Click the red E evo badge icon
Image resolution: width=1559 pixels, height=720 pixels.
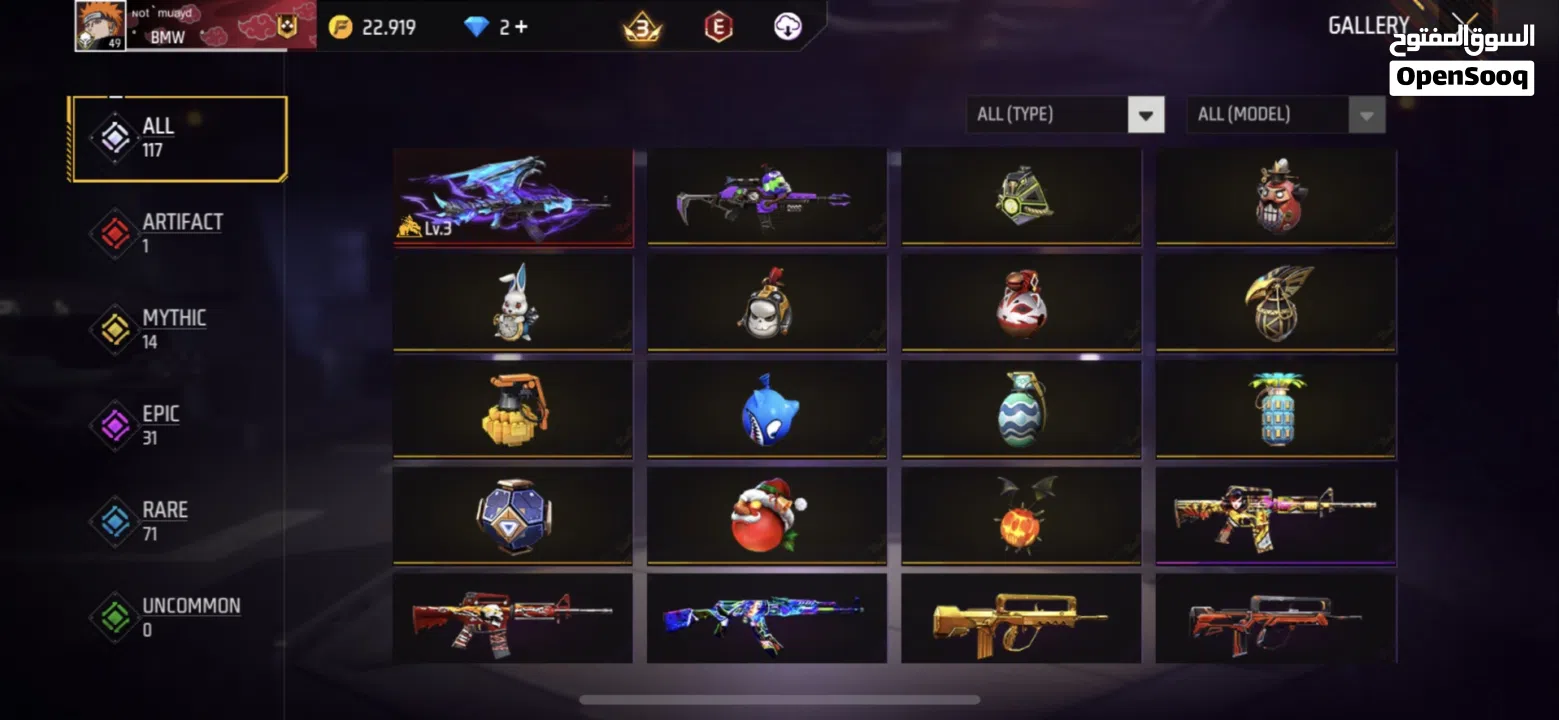[718, 27]
